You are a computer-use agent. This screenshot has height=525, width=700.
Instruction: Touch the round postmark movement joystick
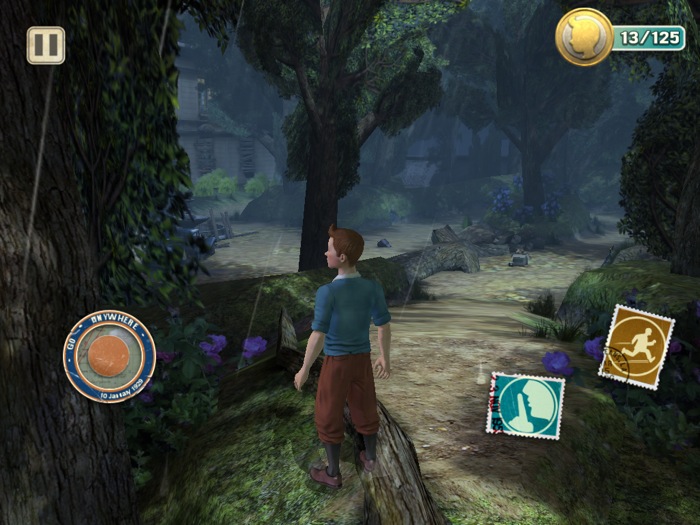tap(109, 356)
